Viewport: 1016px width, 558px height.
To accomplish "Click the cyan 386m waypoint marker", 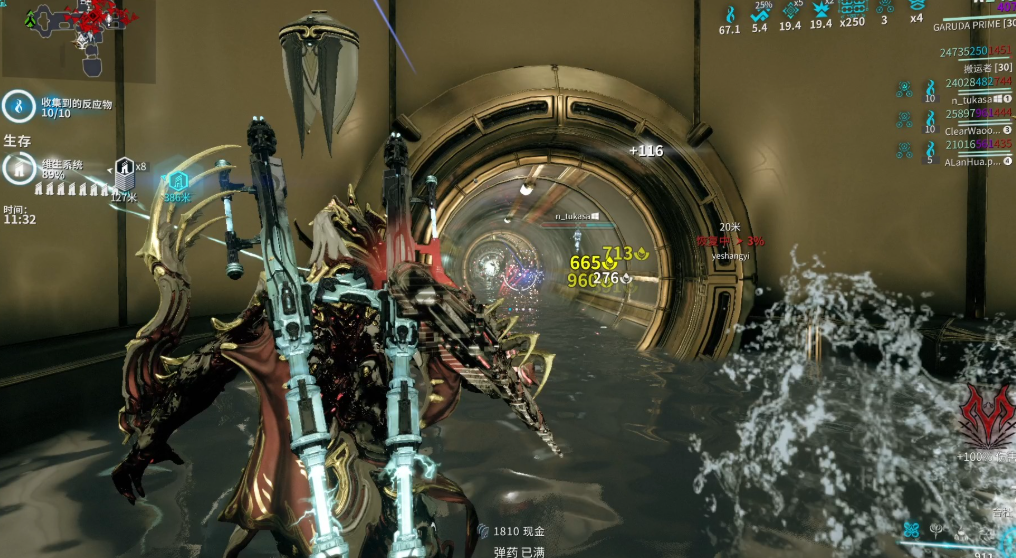I will coord(177,181).
